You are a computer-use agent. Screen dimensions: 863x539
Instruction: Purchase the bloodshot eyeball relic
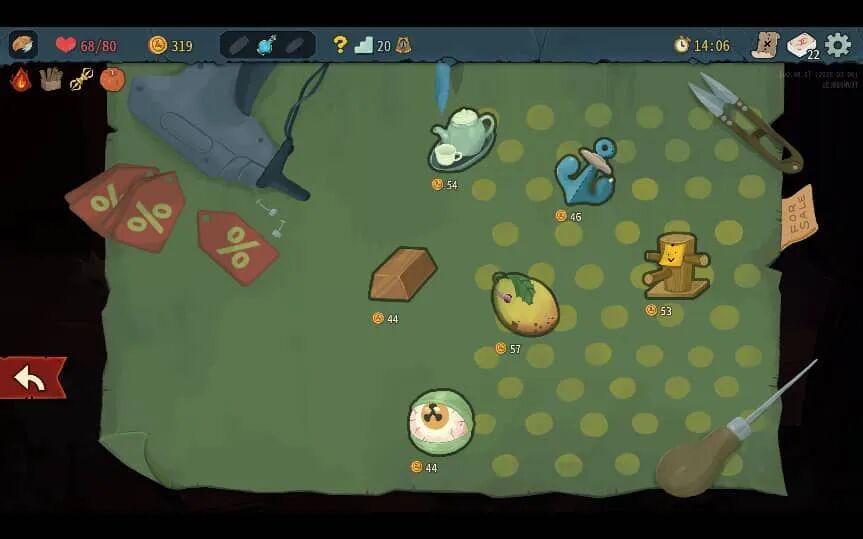pos(440,421)
